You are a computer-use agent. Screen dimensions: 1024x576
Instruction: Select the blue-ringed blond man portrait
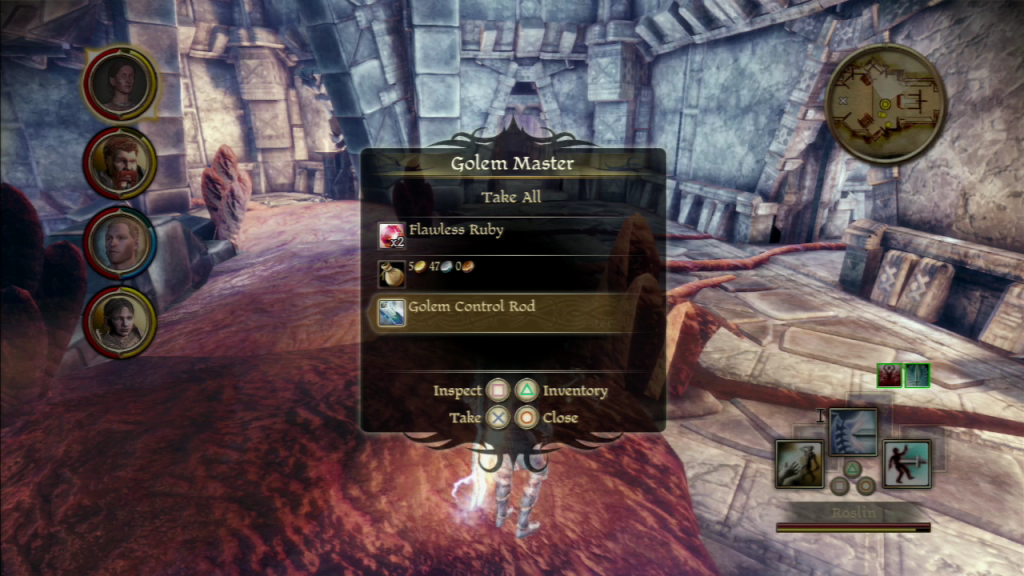(119, 242)
